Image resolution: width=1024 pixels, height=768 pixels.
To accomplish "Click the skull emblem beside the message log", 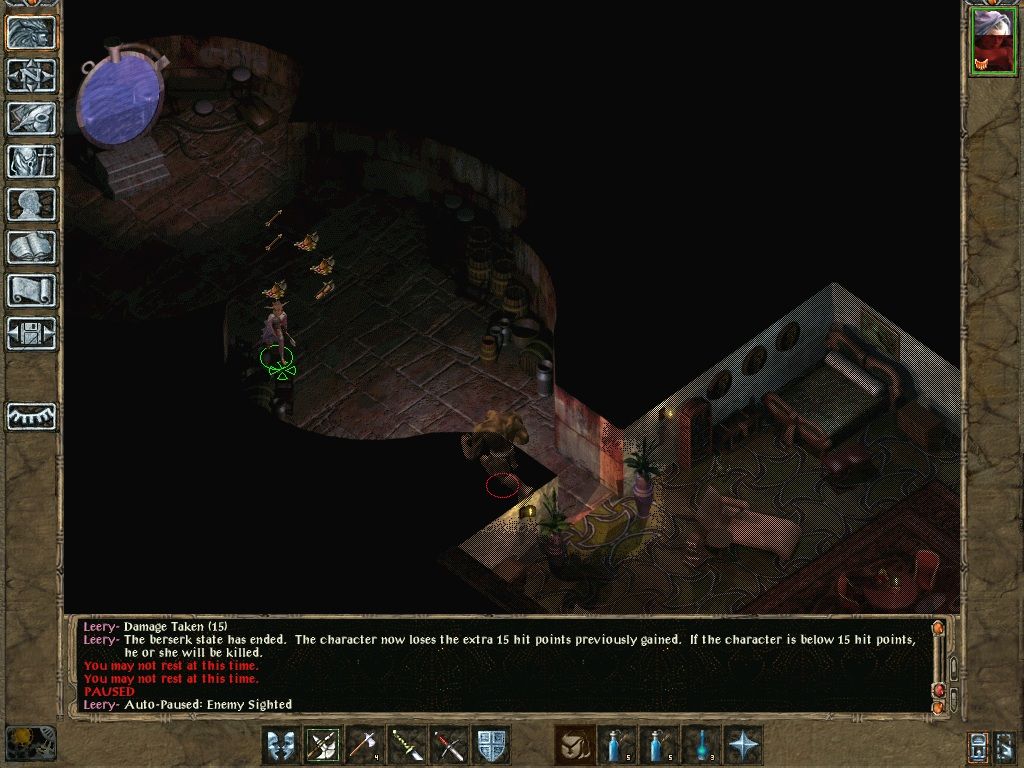I will coord(30,742).
